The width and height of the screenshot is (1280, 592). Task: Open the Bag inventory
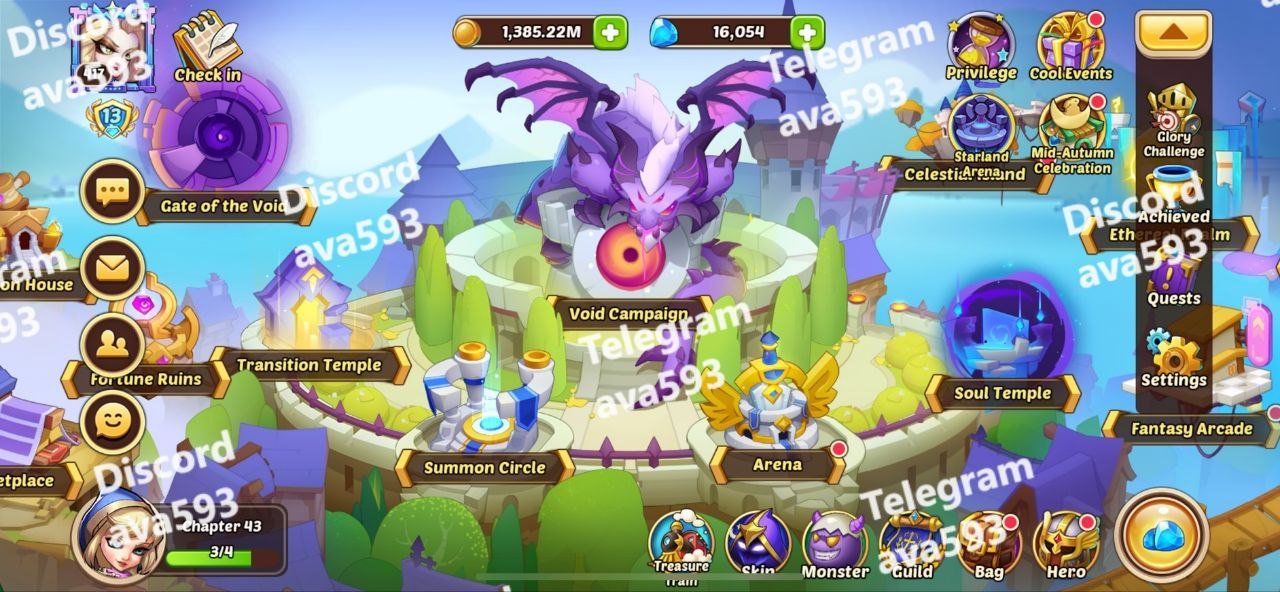point(989,545)
